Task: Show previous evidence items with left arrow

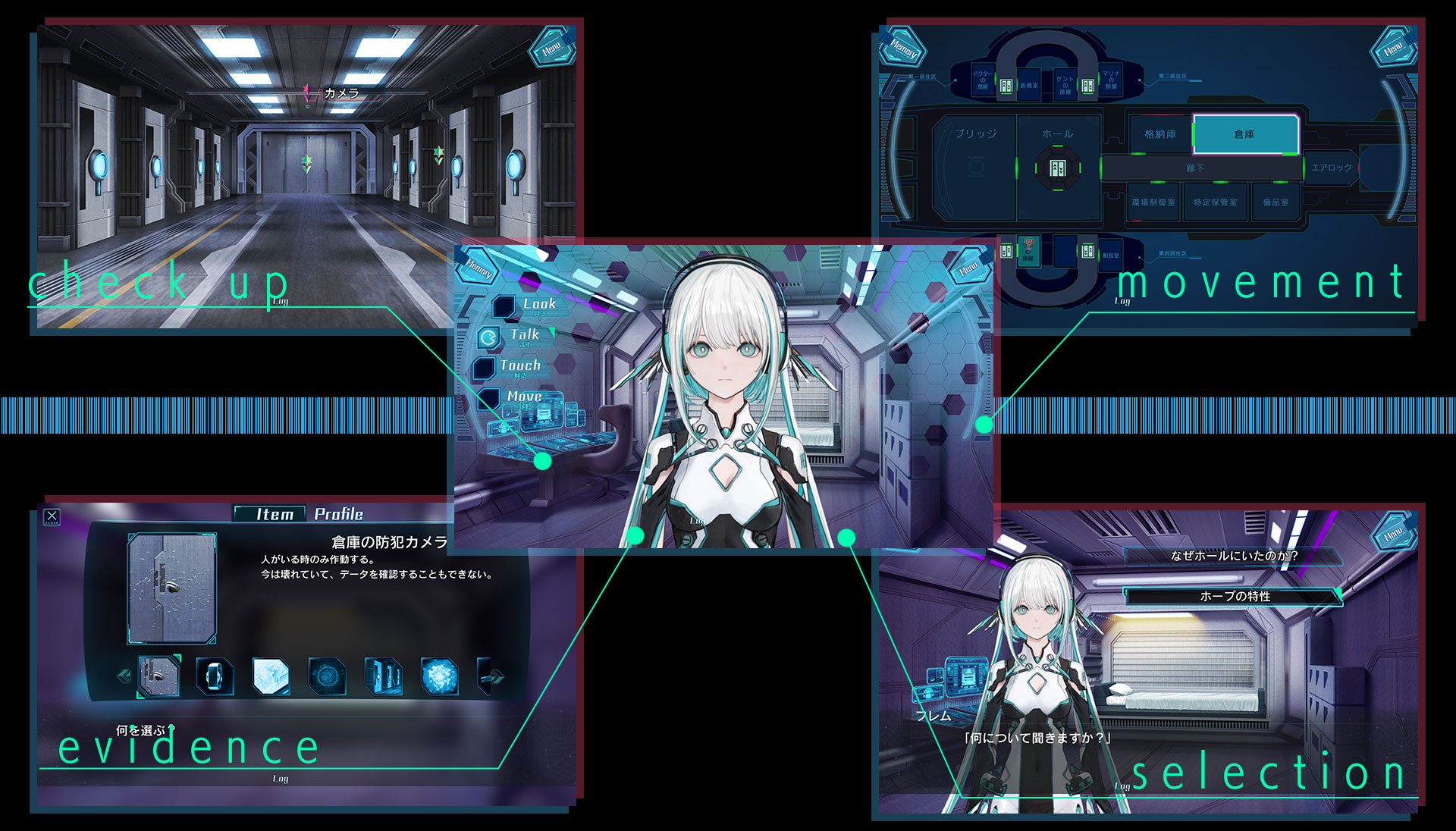Action: (124, 676)
